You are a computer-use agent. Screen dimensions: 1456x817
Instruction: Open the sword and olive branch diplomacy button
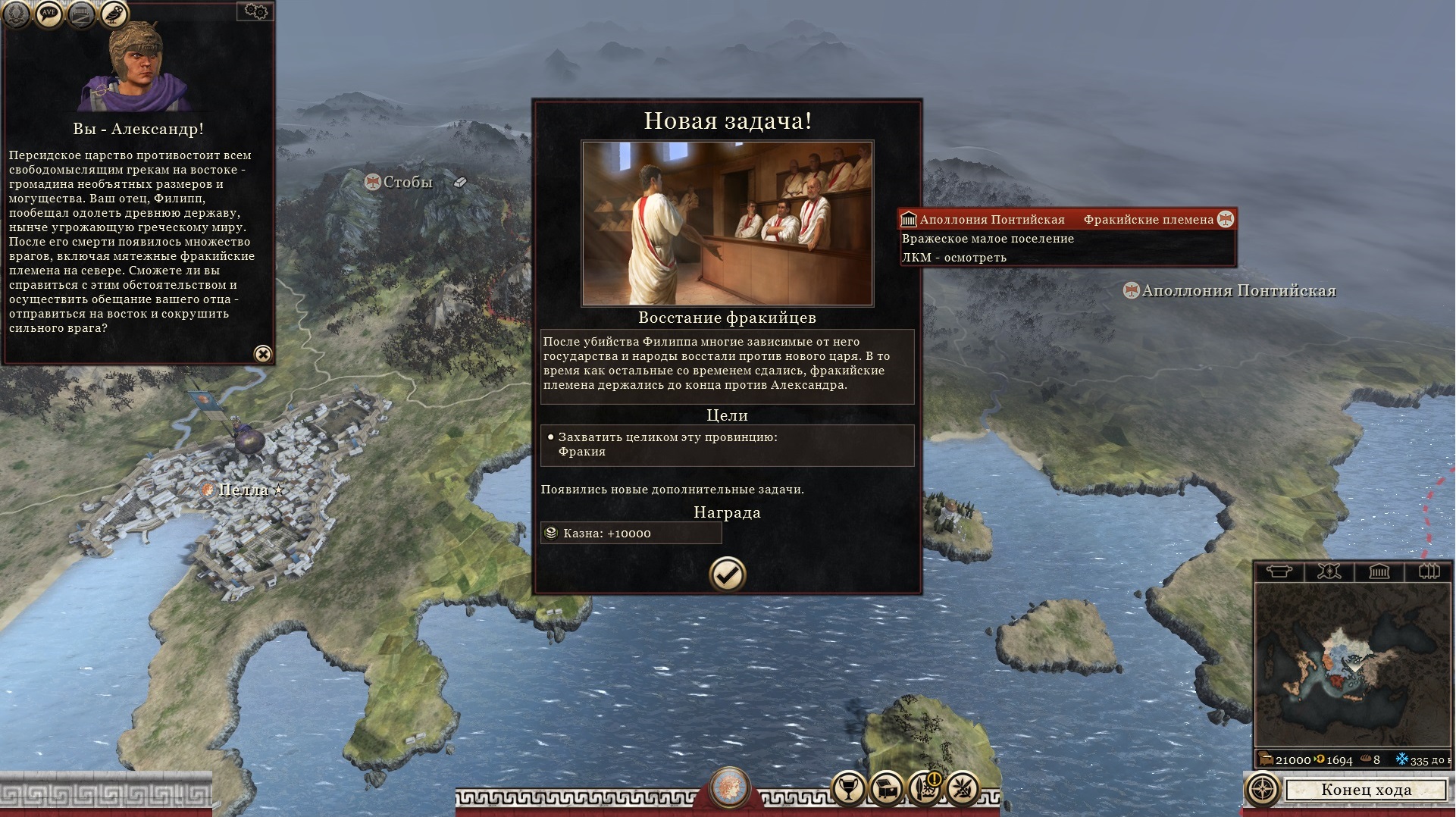pyautogui.click(x=963, y=789)
